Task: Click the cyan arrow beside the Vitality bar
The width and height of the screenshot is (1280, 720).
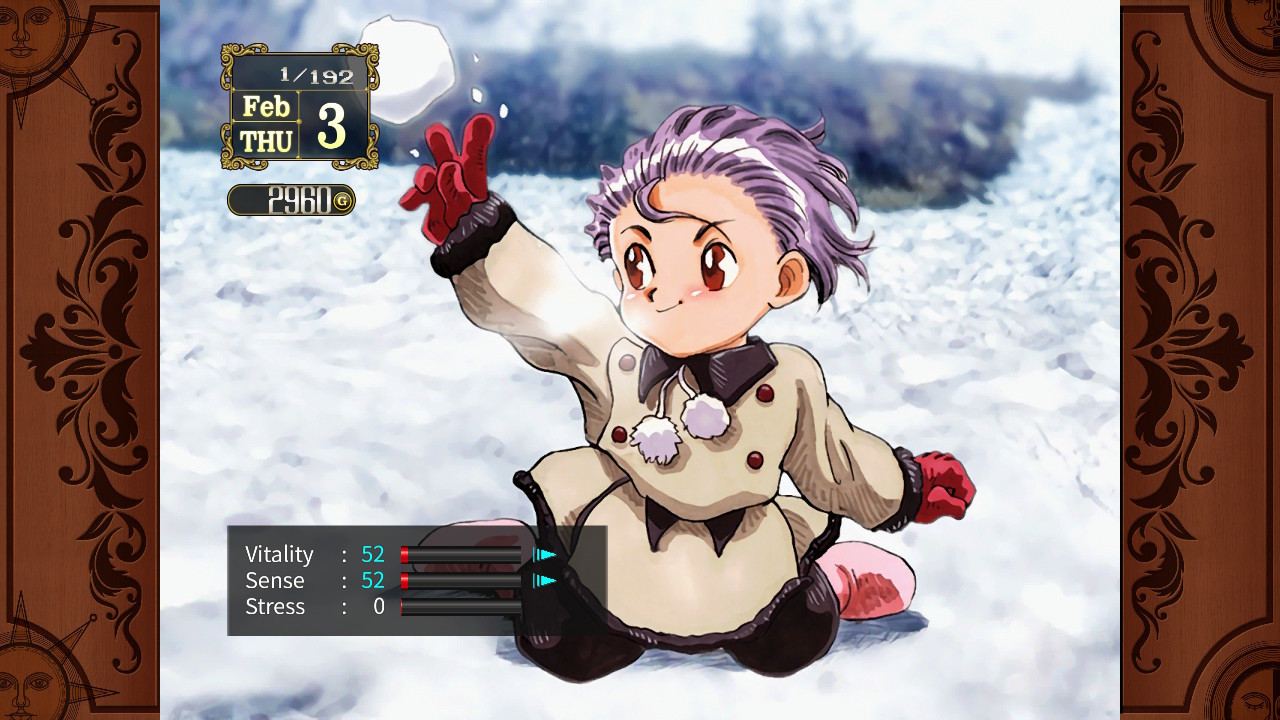Action: 545,554
